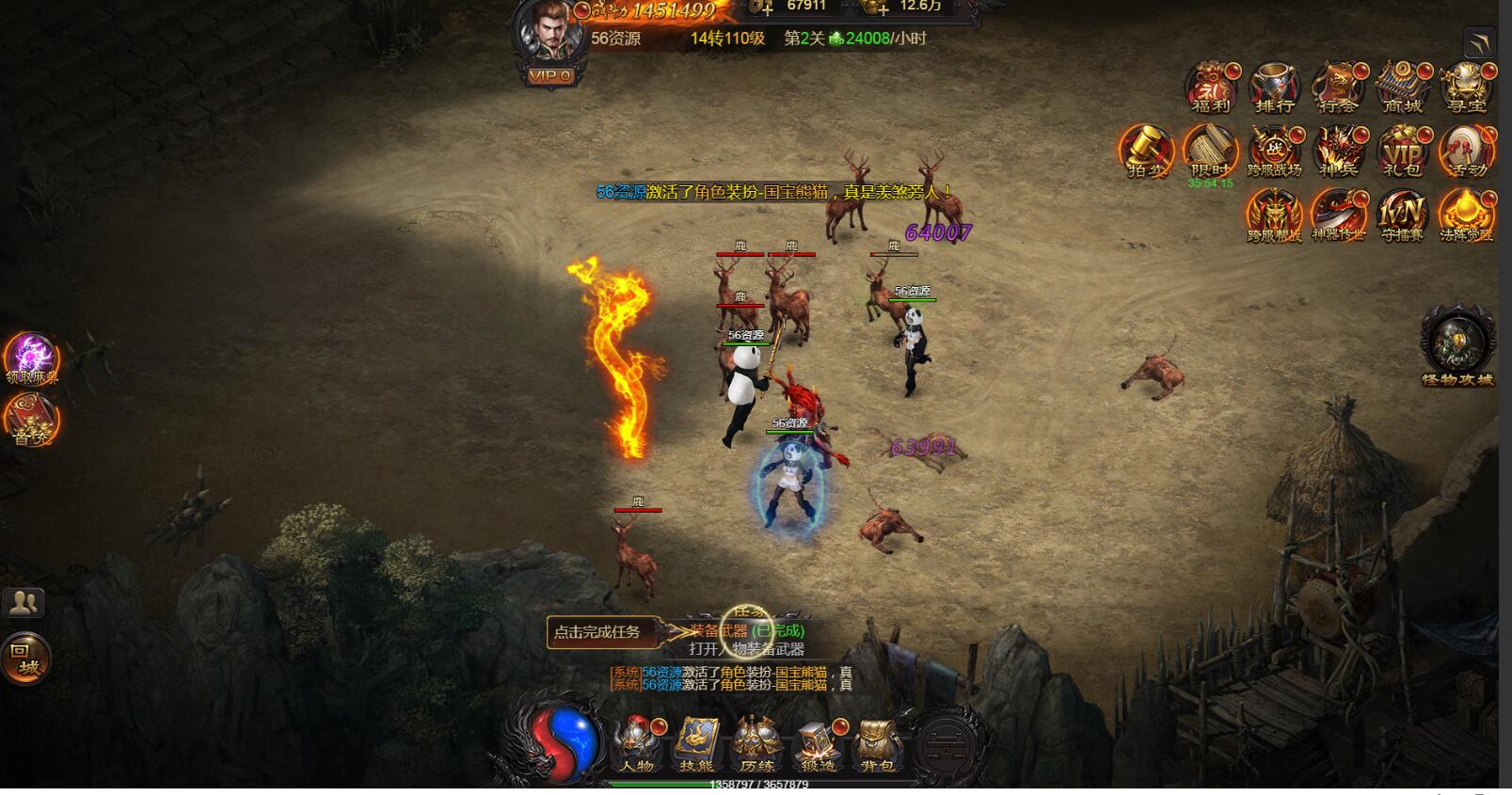Collapse the top-right icon panel arrow
This screenshot has height=795, width=1512.
tap(1479, 43)
